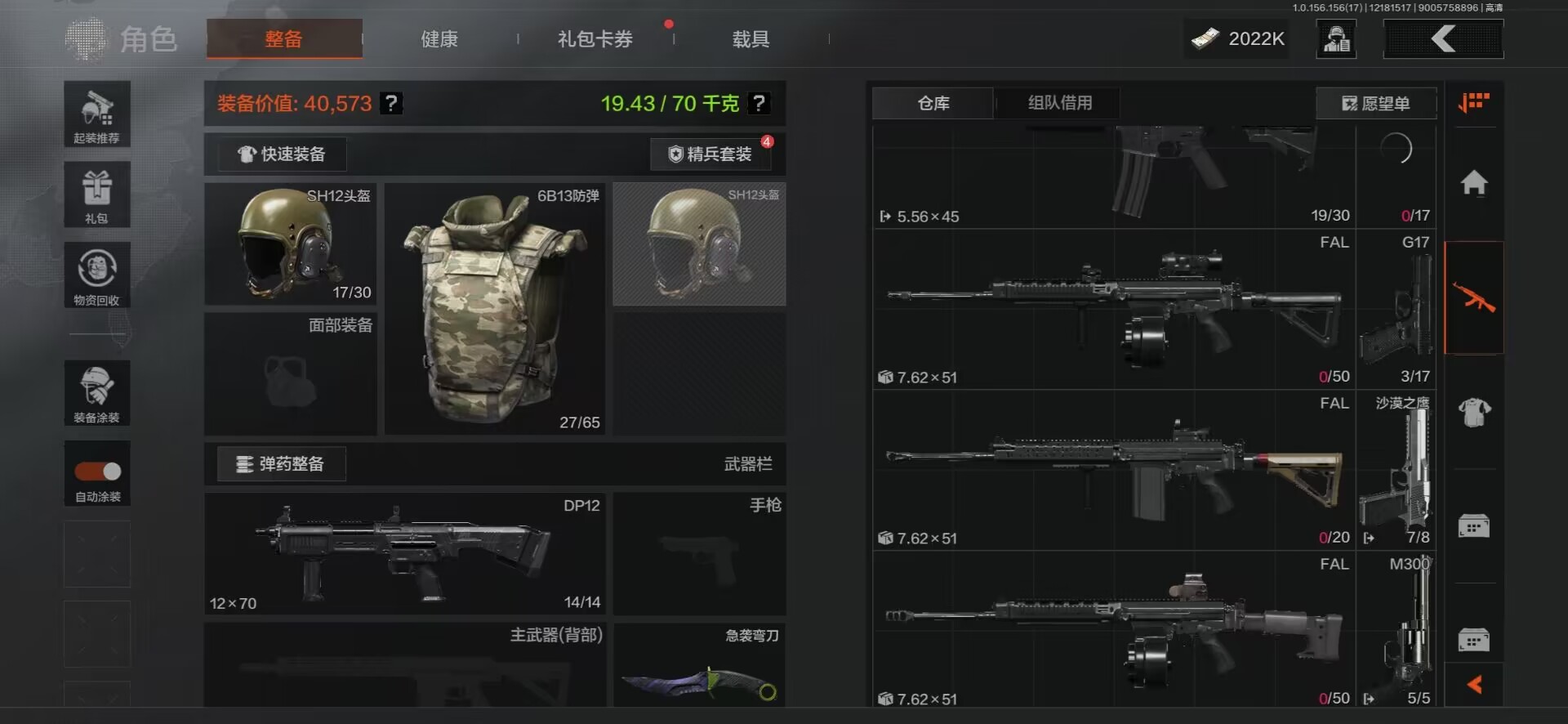Select the 6B13 body armor slot
1568x724 pixels.
tap(494, 309)
